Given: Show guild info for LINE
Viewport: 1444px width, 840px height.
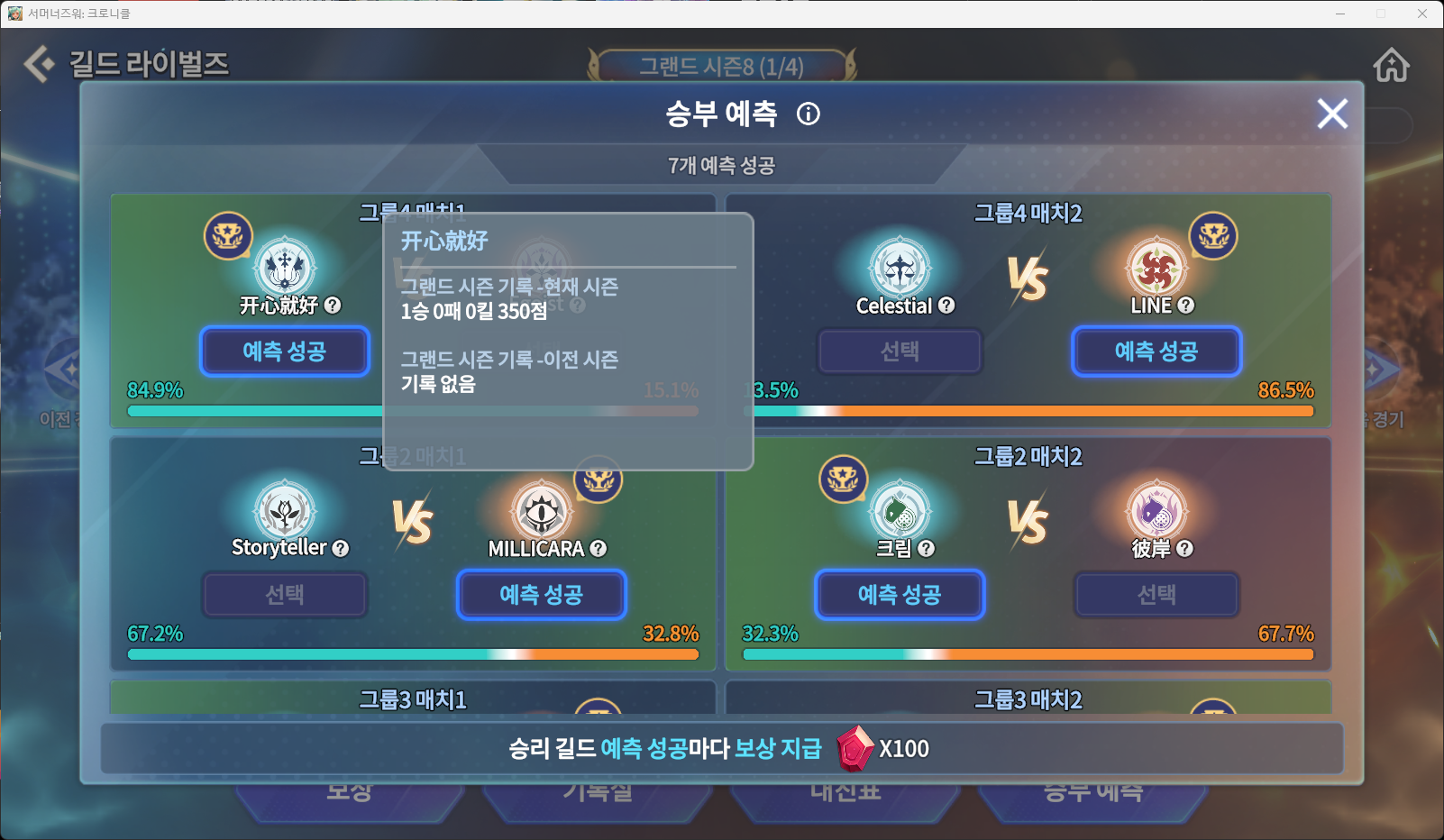Looking at the screenshot, I should (1186, 306).
